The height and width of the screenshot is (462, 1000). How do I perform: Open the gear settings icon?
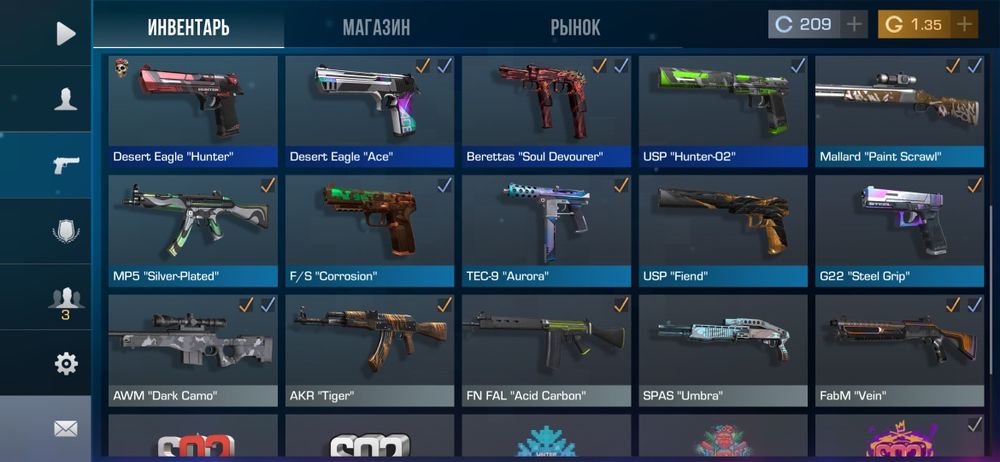tap(66, 364)
